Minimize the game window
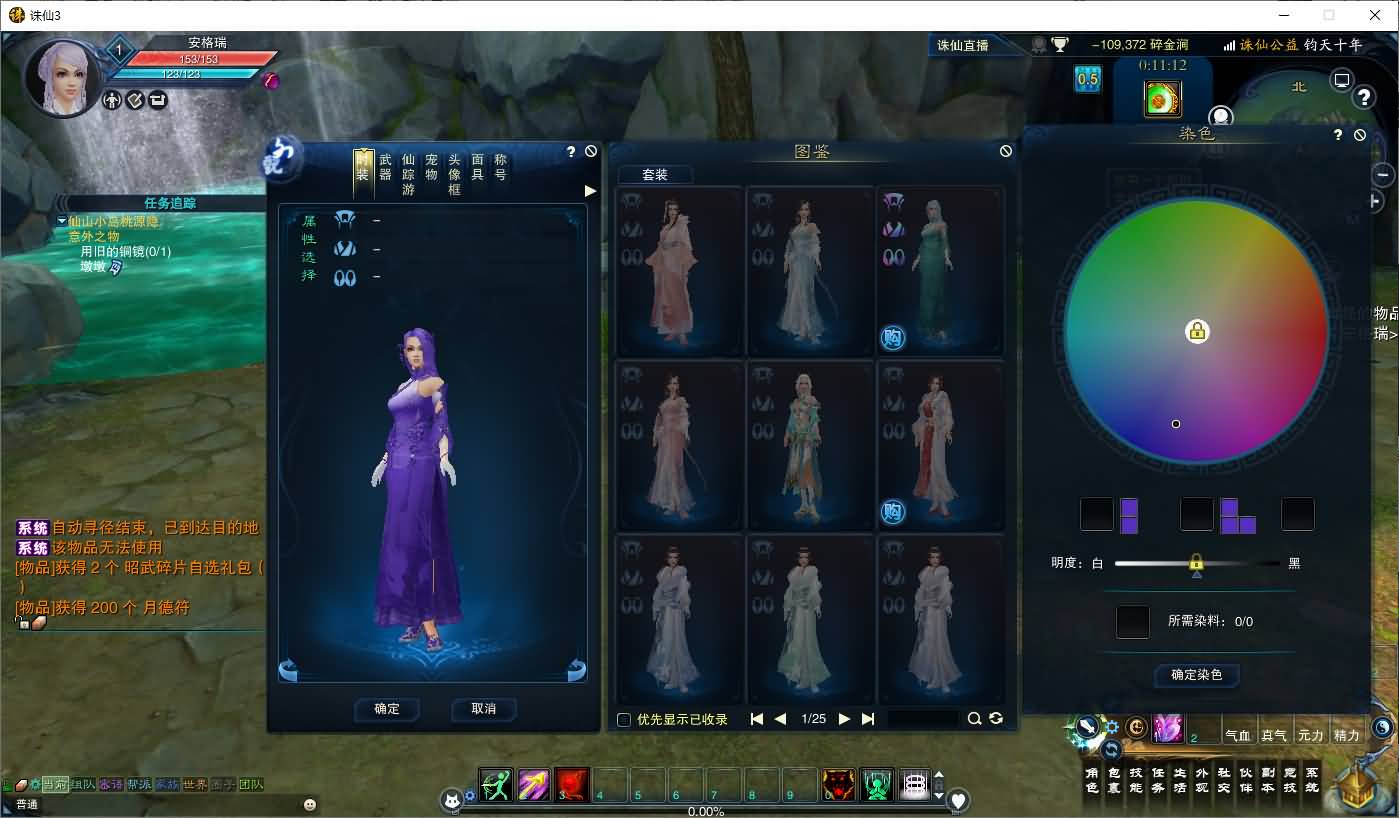The height and width of the screenshot is (818, 1399). coord(1283,15)
